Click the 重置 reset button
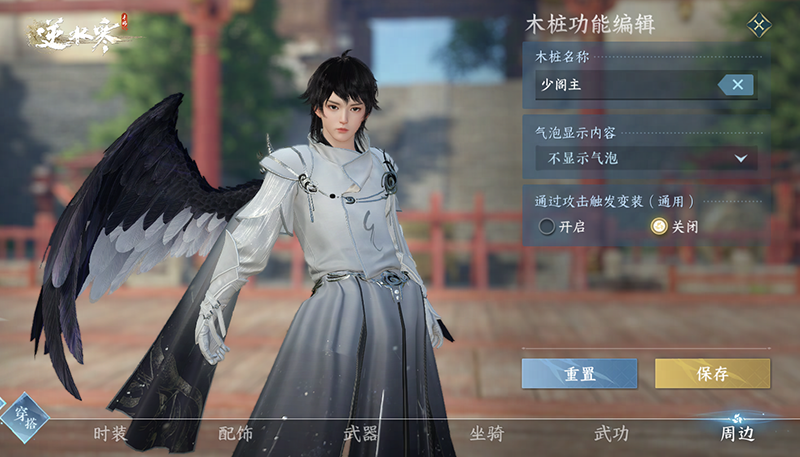This screenshot has height=457, width=800. tap(579, 374)
